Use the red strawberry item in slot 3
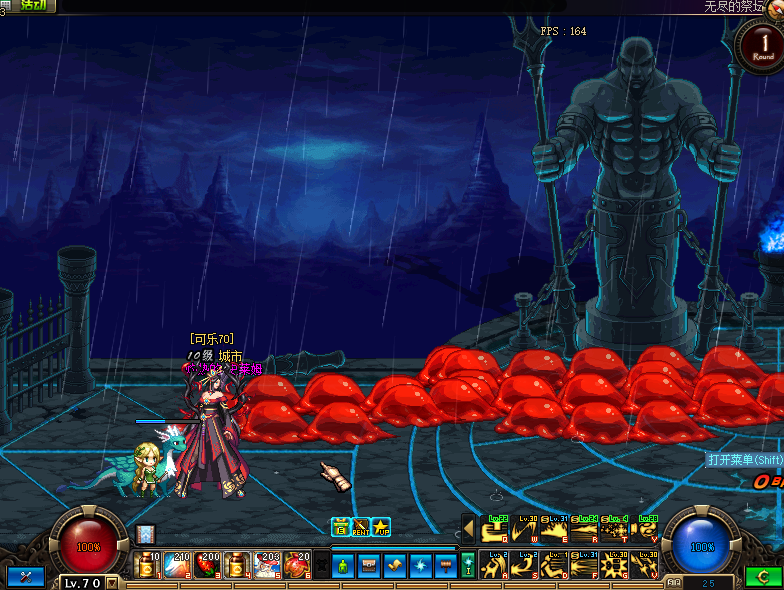 (207, 565)
